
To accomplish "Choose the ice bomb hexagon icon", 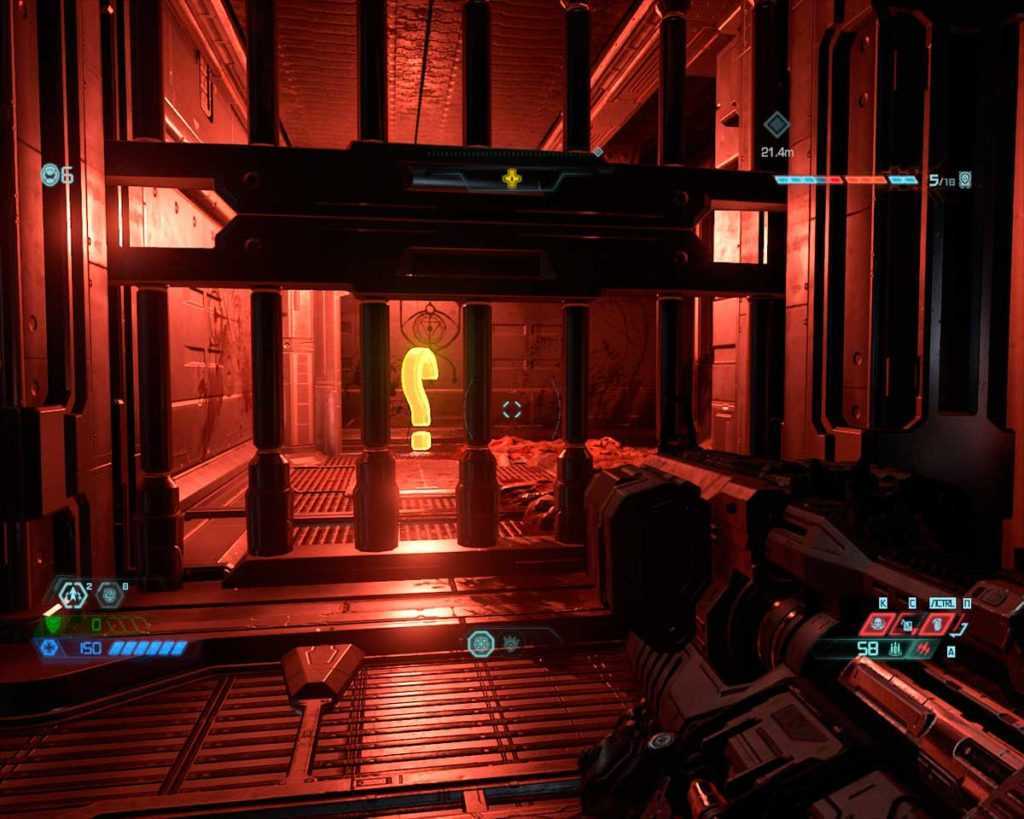I will tap(110, 595).
